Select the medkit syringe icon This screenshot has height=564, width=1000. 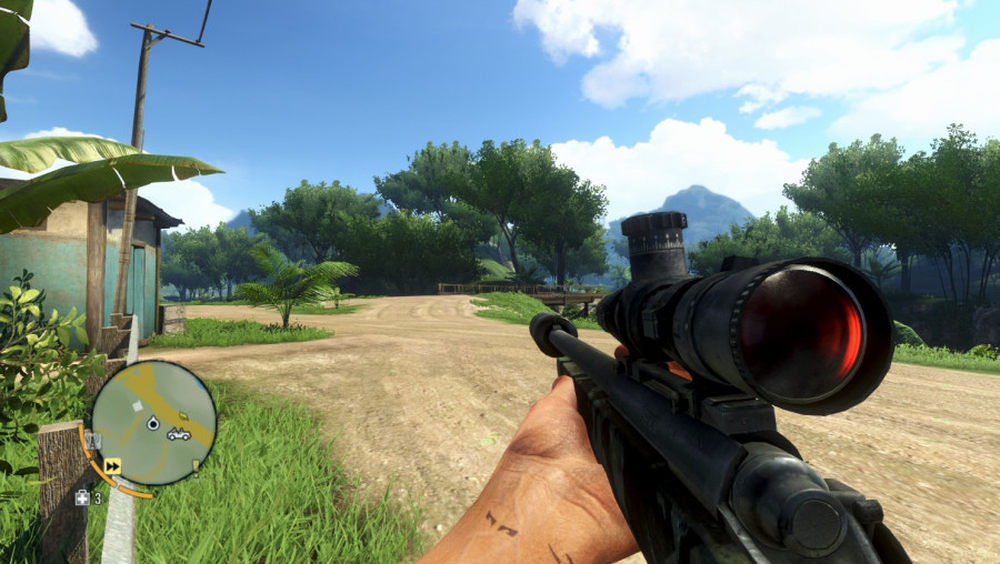tap(82, 497)
